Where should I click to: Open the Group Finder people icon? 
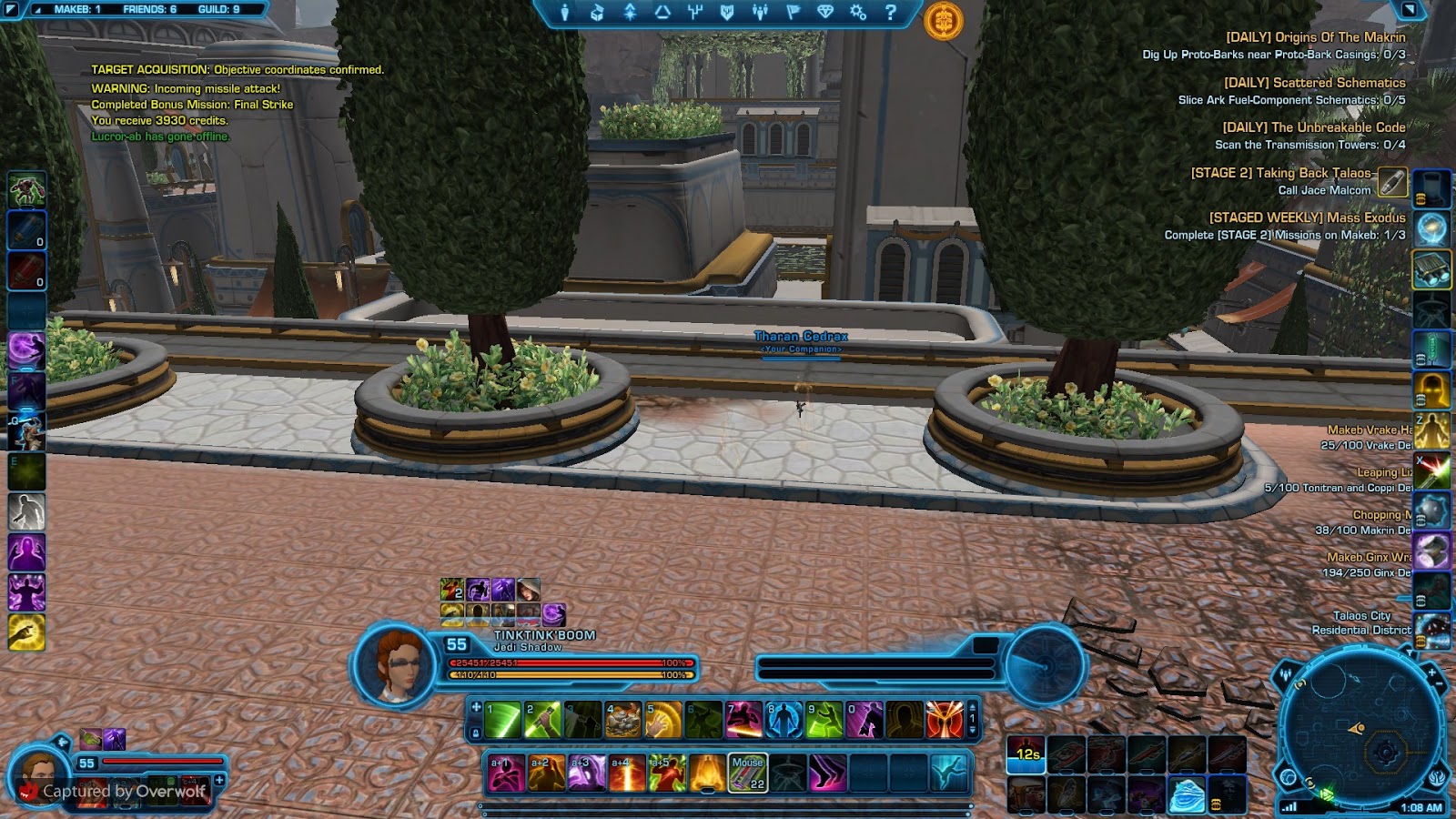(760, 14)
